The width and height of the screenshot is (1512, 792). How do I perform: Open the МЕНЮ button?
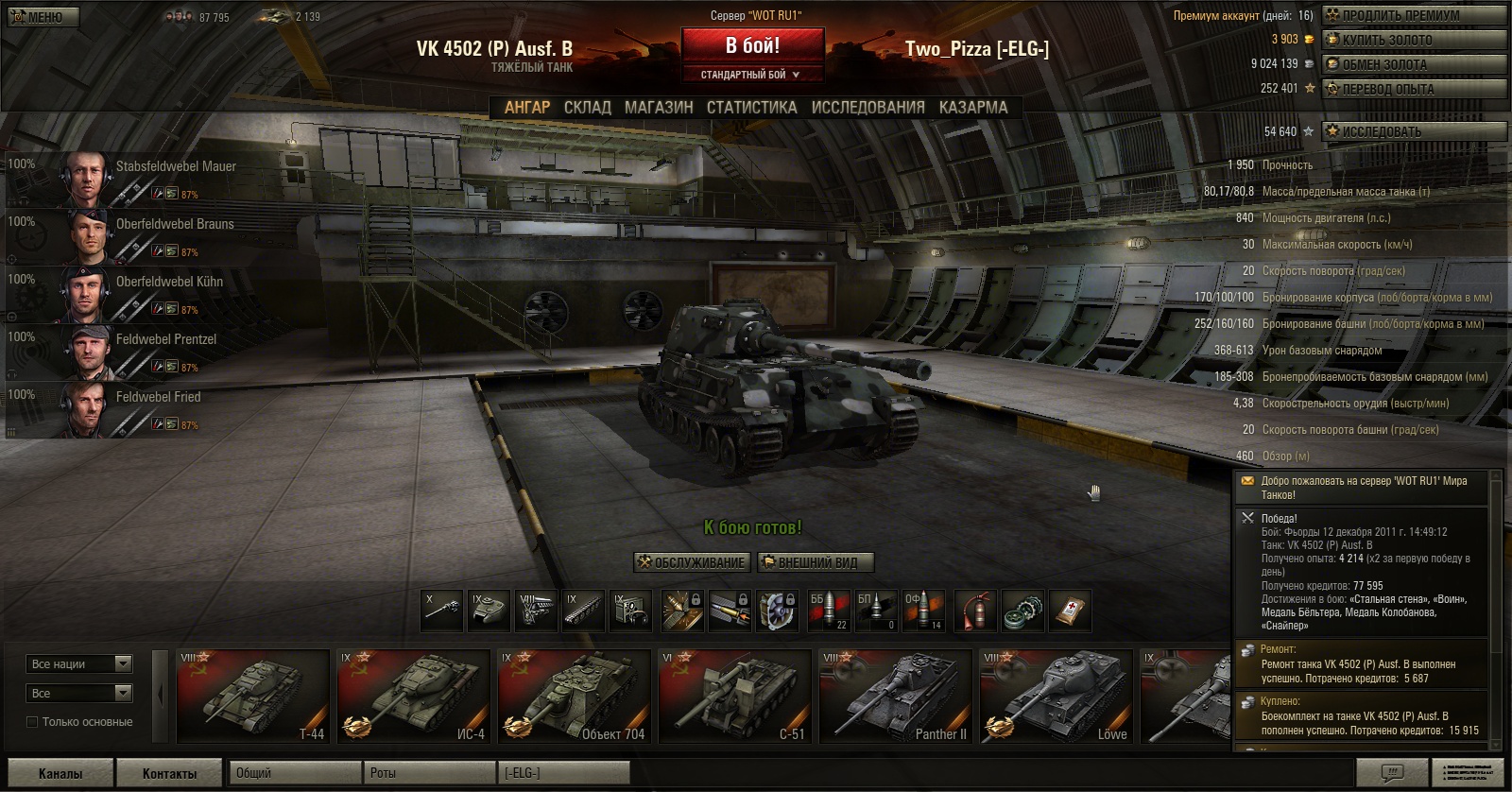coord(42,17)
